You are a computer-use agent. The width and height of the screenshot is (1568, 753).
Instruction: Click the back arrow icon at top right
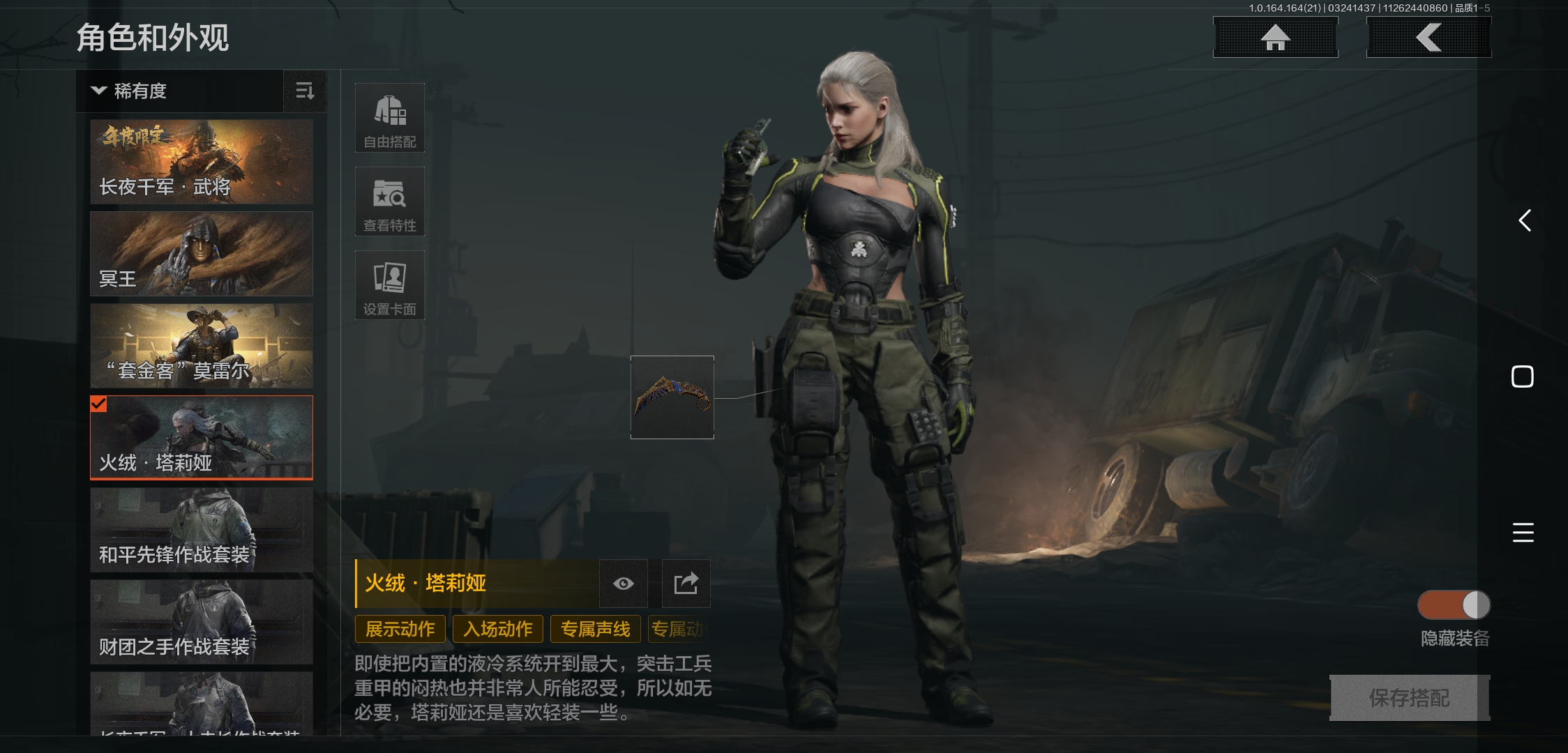click(x=1428, y=38)
